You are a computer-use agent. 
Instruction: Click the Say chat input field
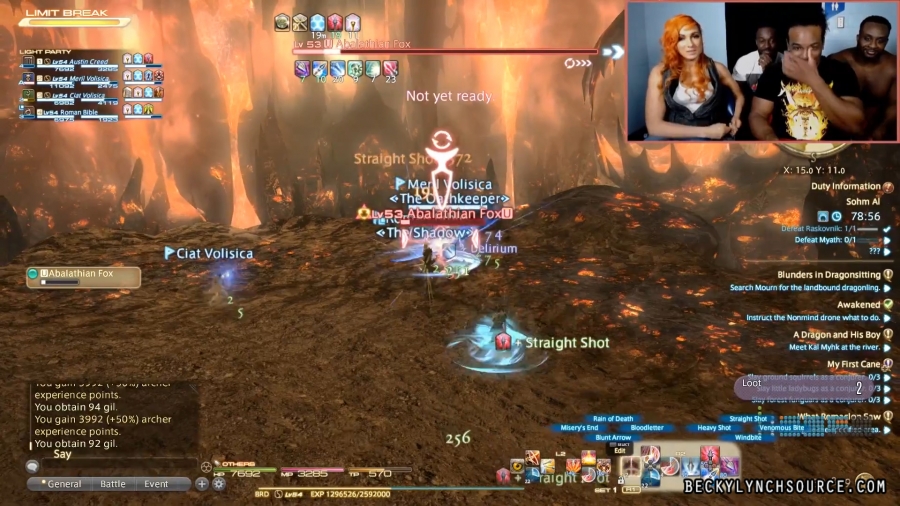pyautogui.click(x=110, y=465)
